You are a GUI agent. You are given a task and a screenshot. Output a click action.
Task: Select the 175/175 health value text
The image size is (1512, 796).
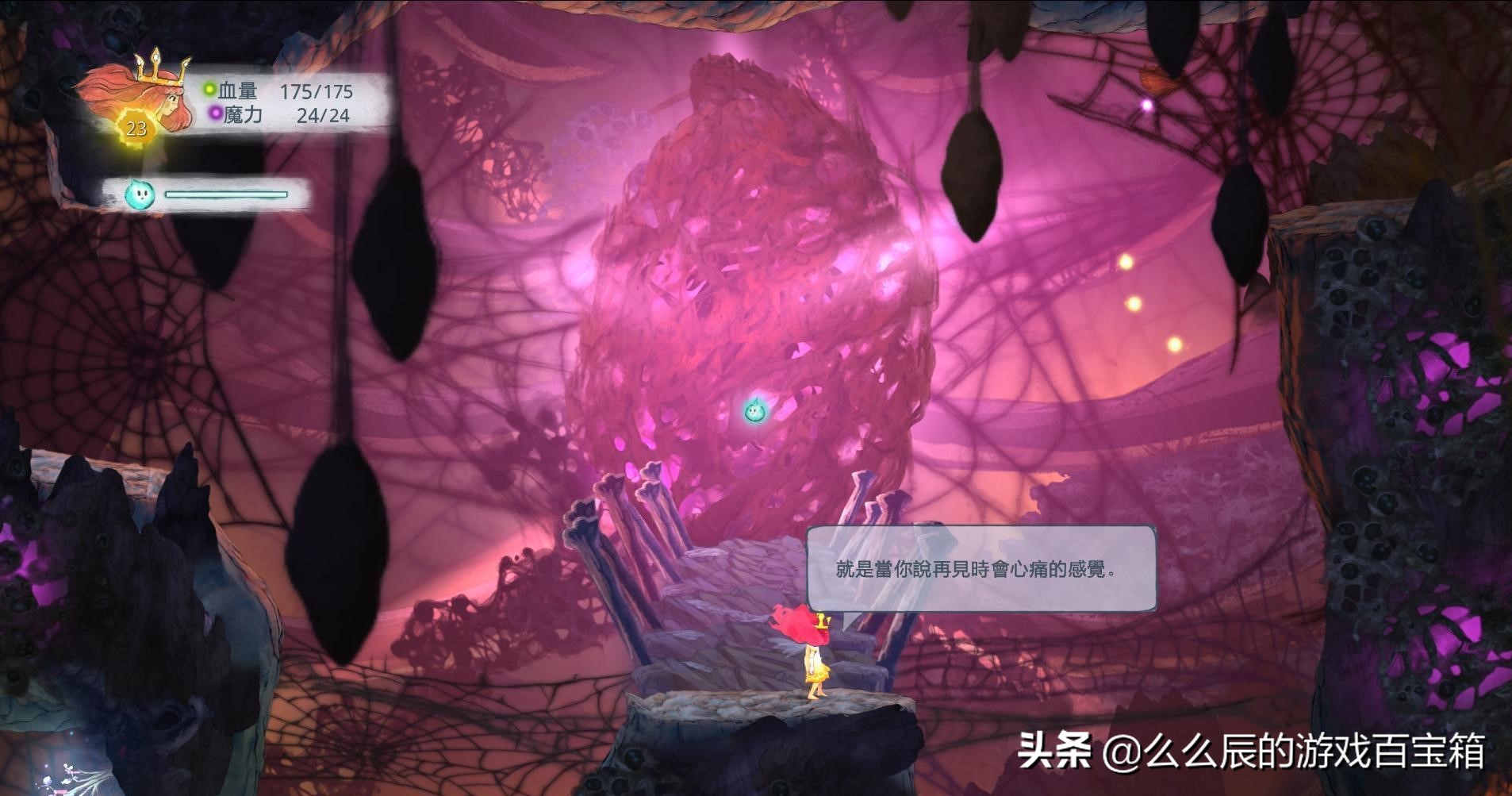tap(316, 90)
